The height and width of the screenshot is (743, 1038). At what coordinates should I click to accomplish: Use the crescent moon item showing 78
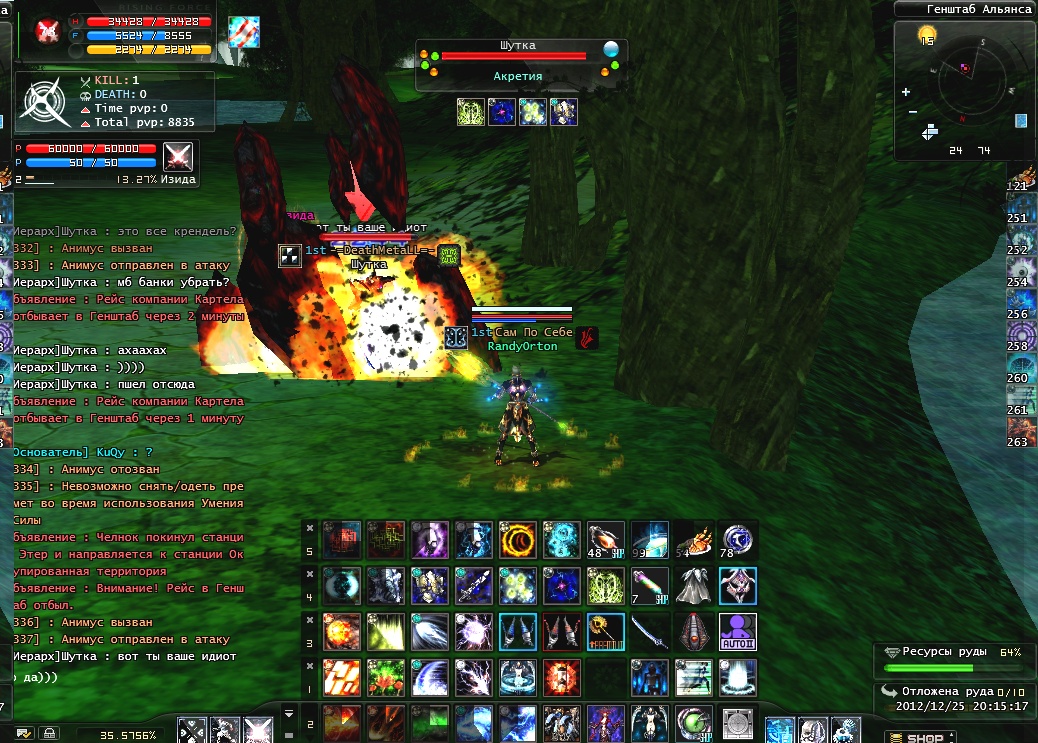[x=738, y=540]
